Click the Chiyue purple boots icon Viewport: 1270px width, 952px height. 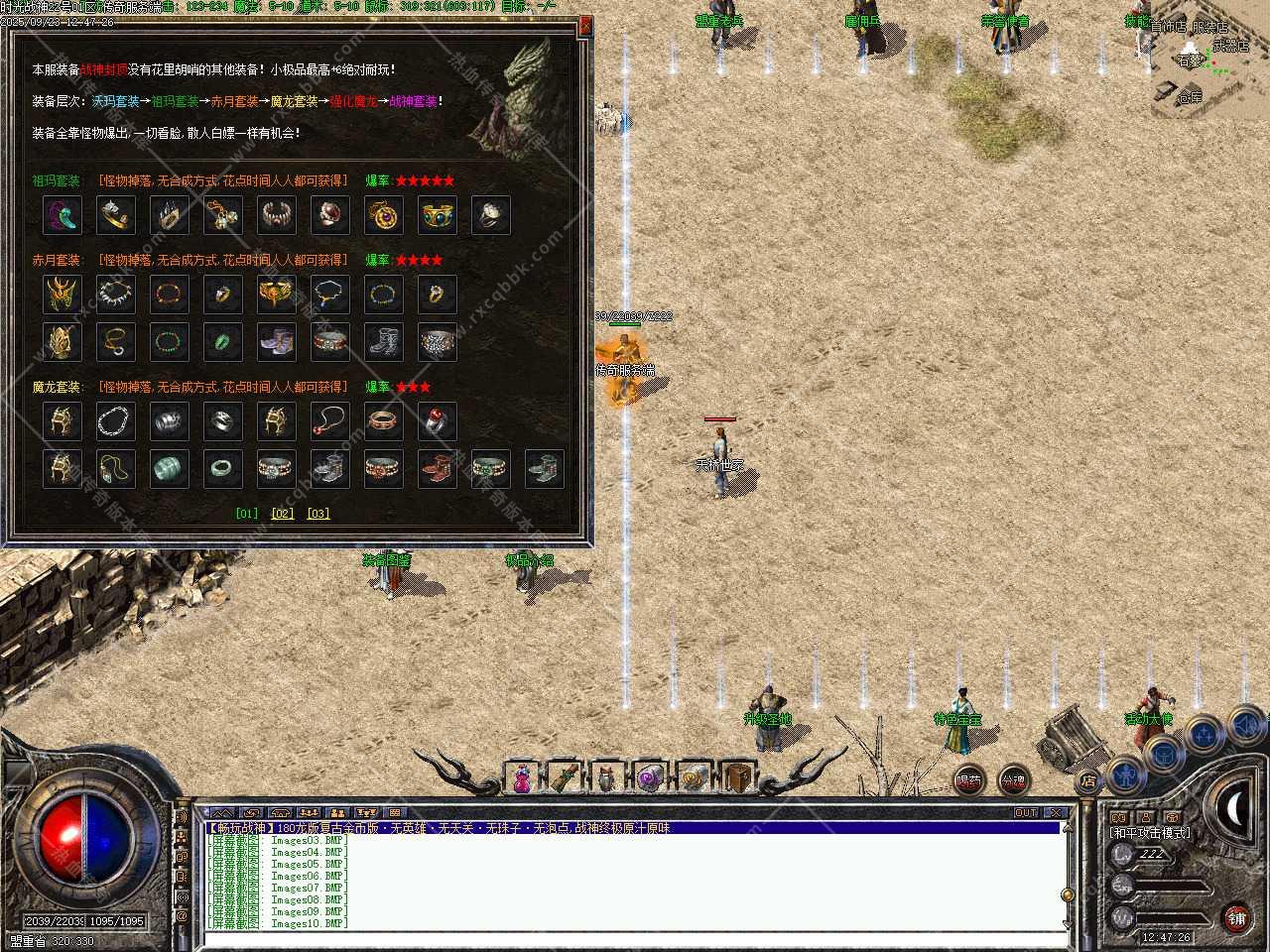277,341
